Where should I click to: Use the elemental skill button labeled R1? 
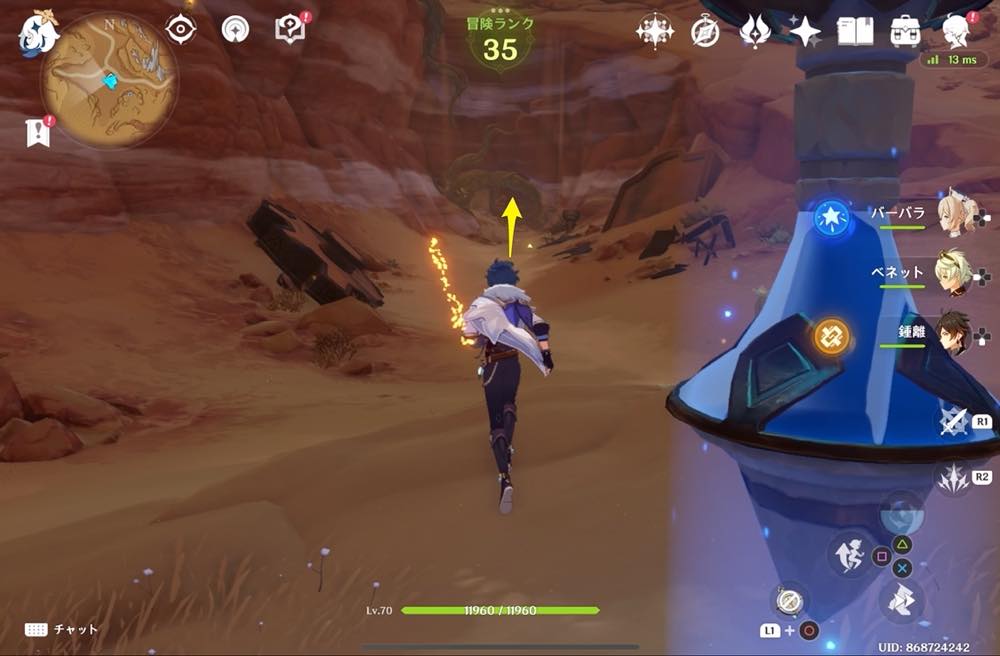pyautogui.click(x=954, y=422)
